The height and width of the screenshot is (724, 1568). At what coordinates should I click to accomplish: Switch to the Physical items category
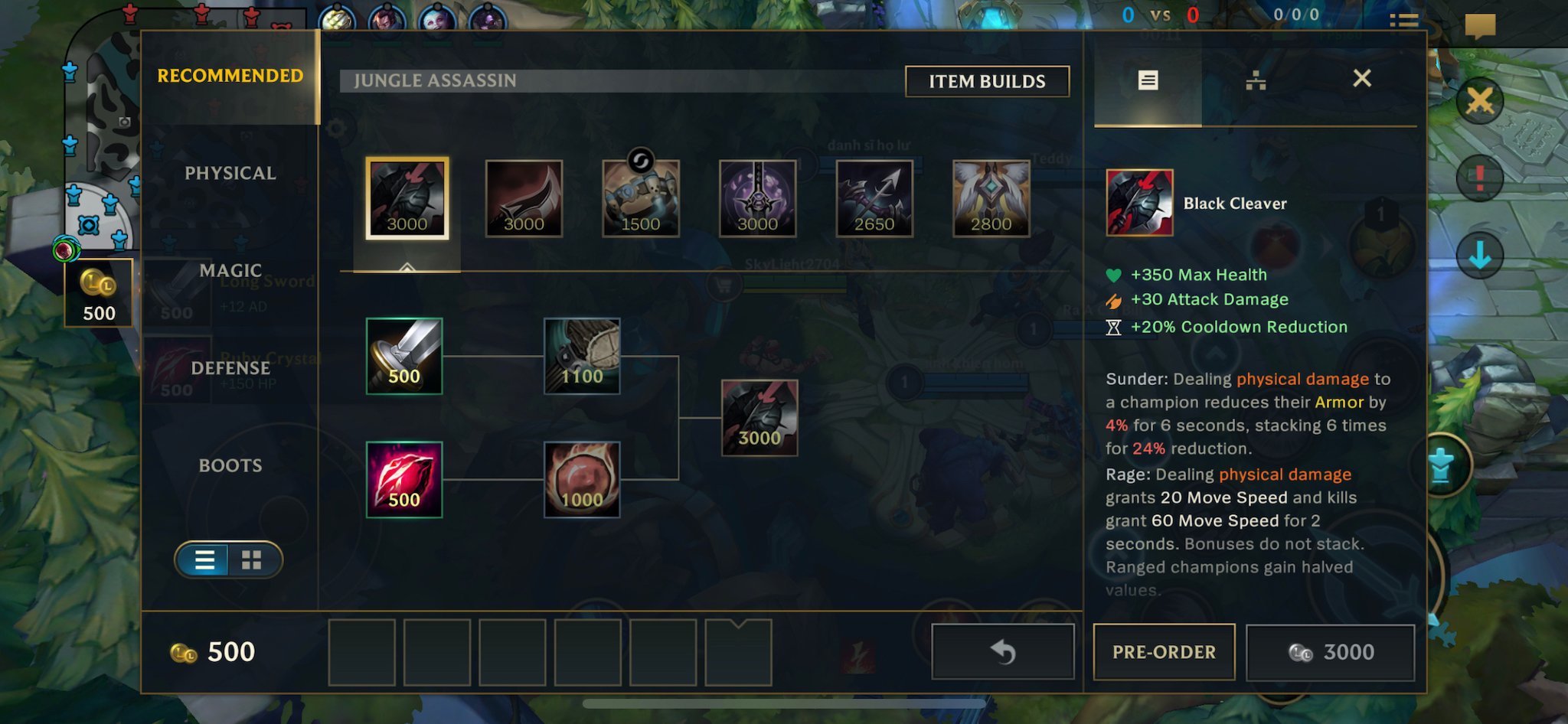230,173
